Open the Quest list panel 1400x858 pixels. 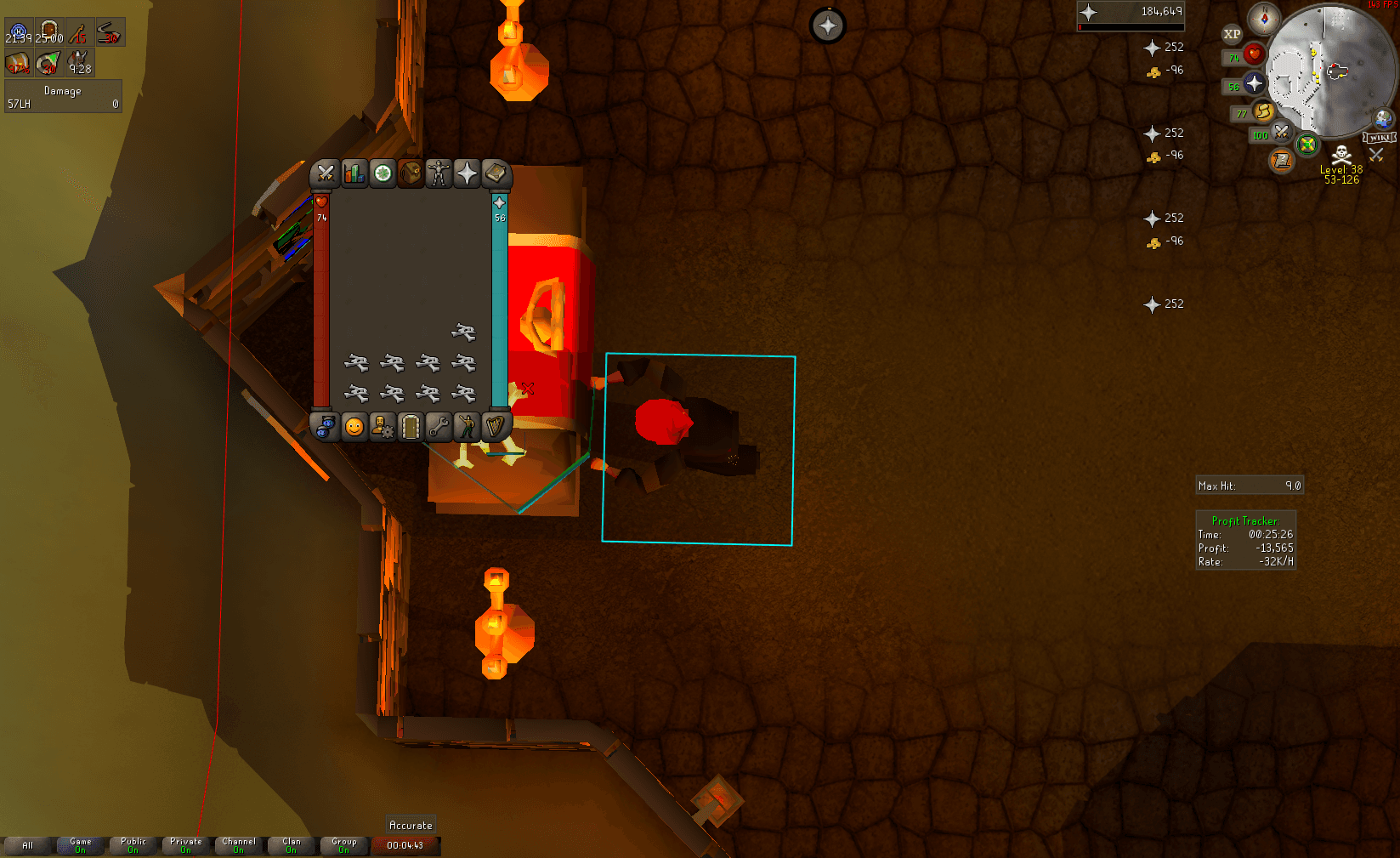click(x=383, y=174)
